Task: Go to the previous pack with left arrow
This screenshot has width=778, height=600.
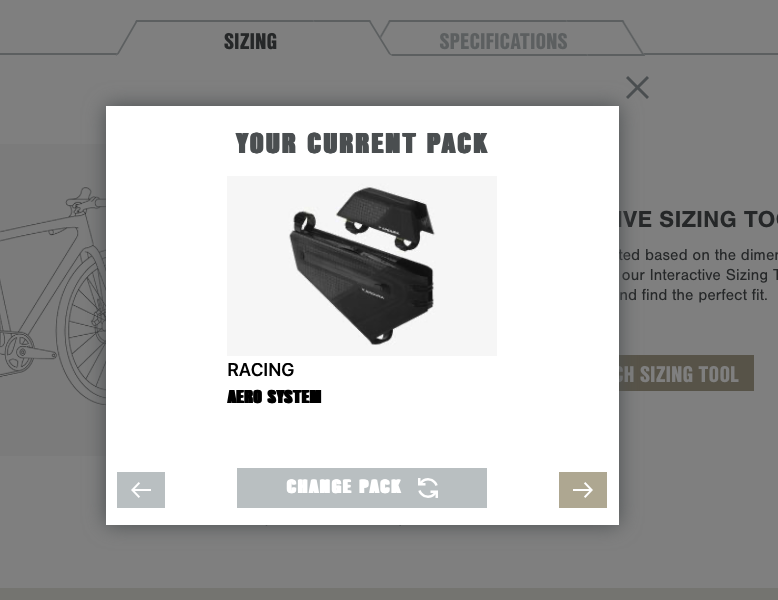Action: click(141, 490)
